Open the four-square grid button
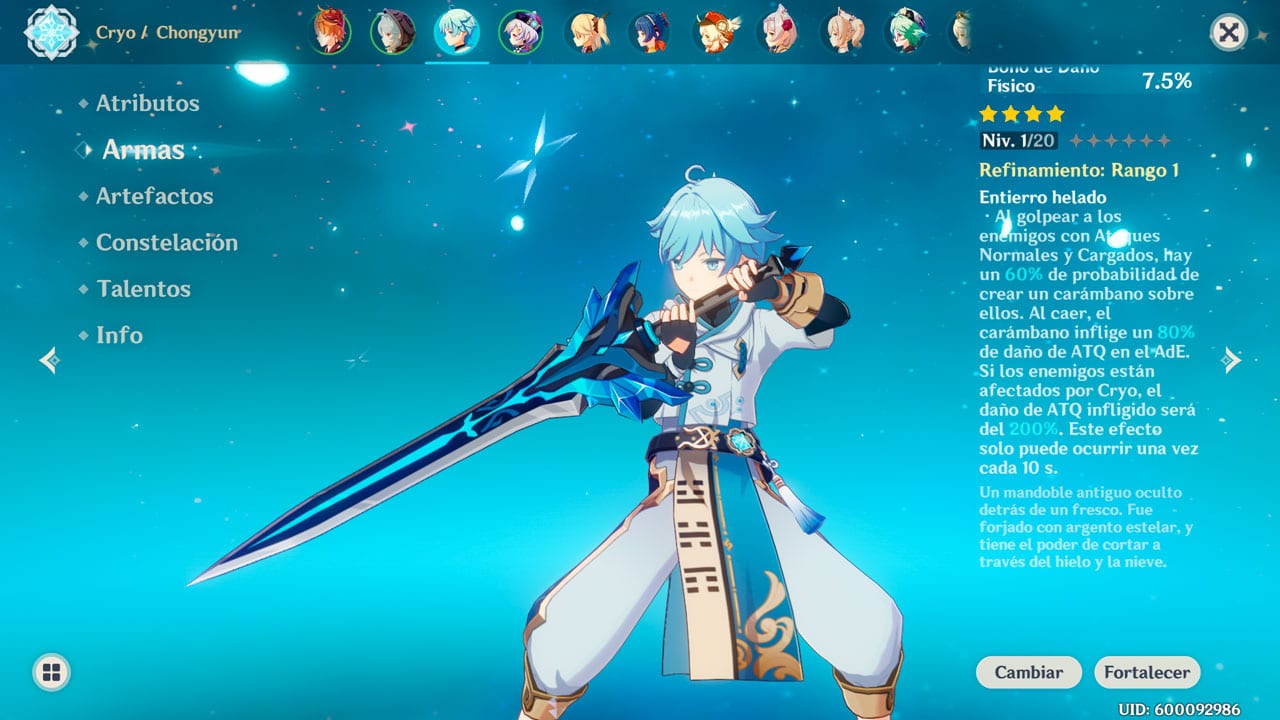 [x=51, y=672]
